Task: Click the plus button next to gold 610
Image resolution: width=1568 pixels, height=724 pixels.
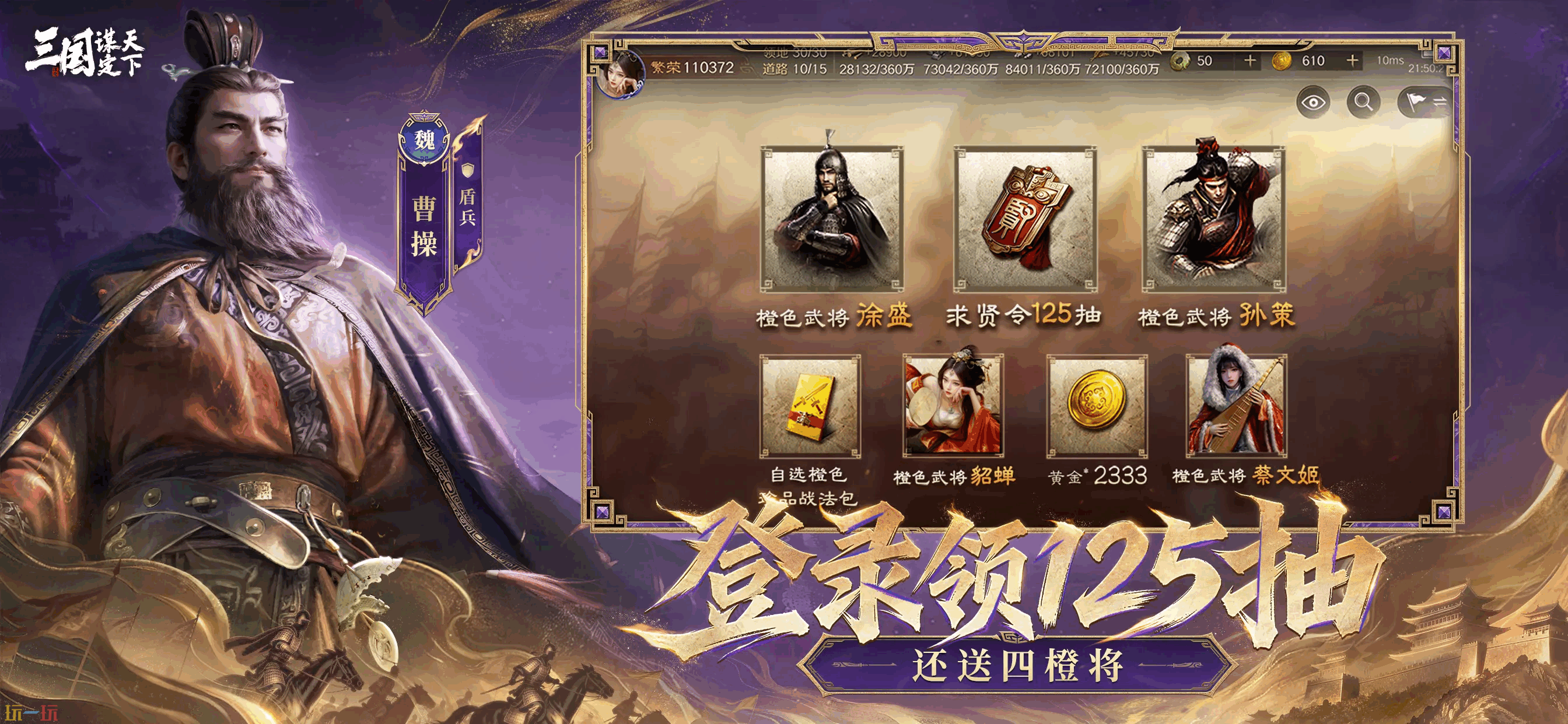Action: click(x=1353, y=61)
